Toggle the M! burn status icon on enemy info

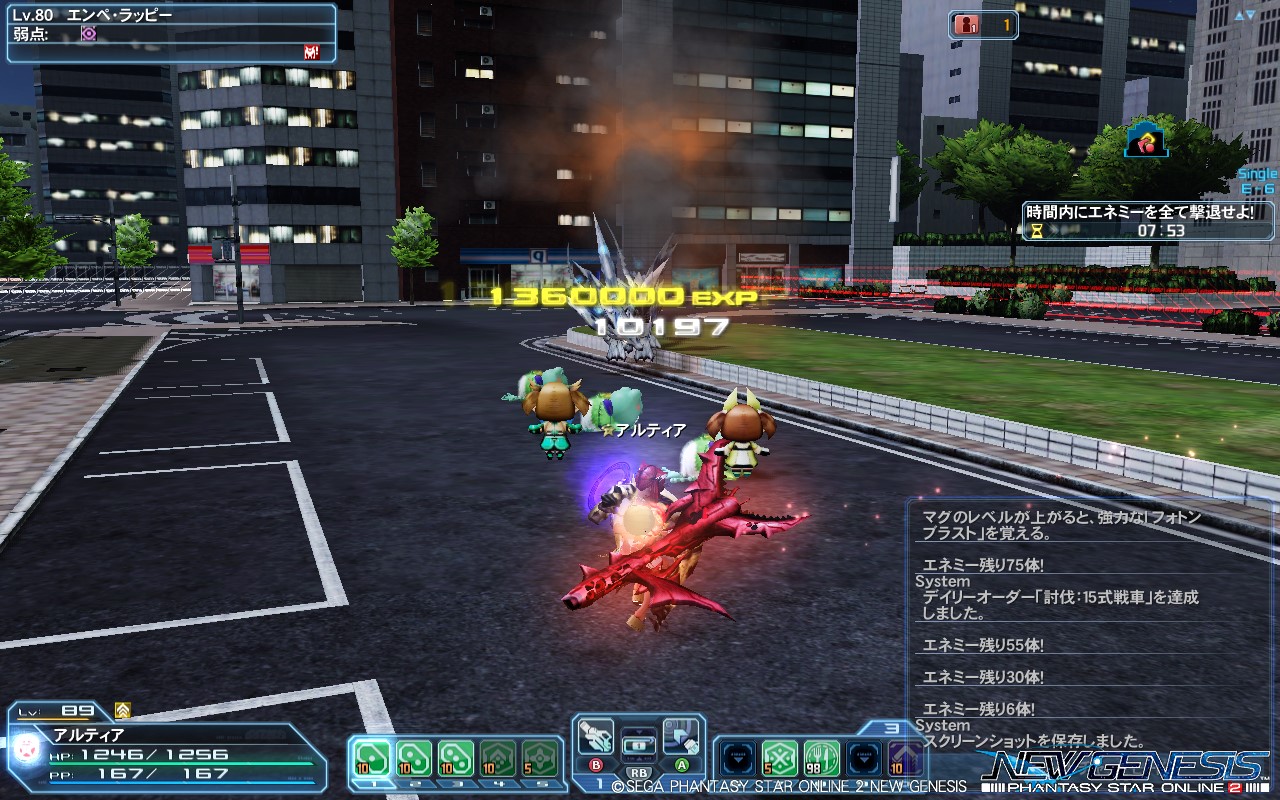click(311, 52)
